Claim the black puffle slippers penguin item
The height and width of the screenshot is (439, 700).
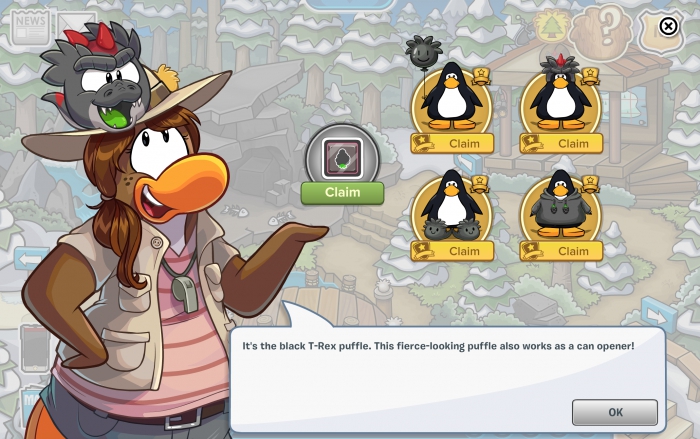coord(463,251)
